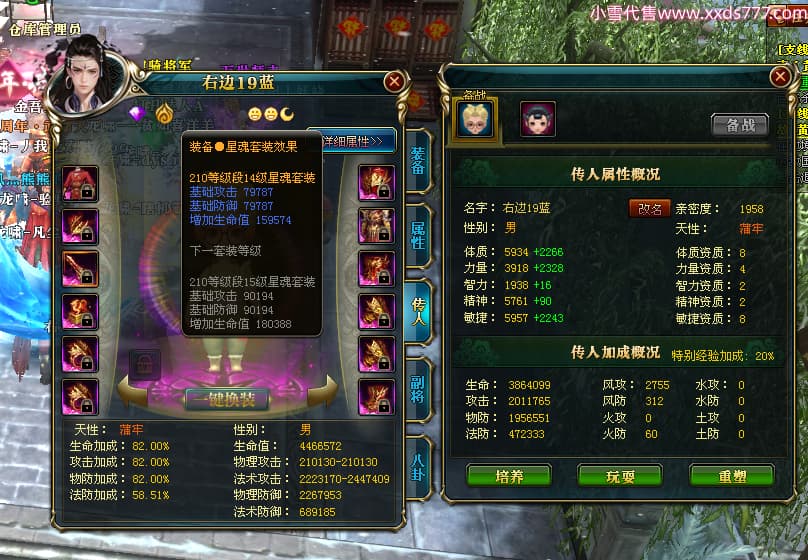Viewport: 808px width, 560px height.
Task: Select the dark-haired heir portrait
Action: [538, 119]
